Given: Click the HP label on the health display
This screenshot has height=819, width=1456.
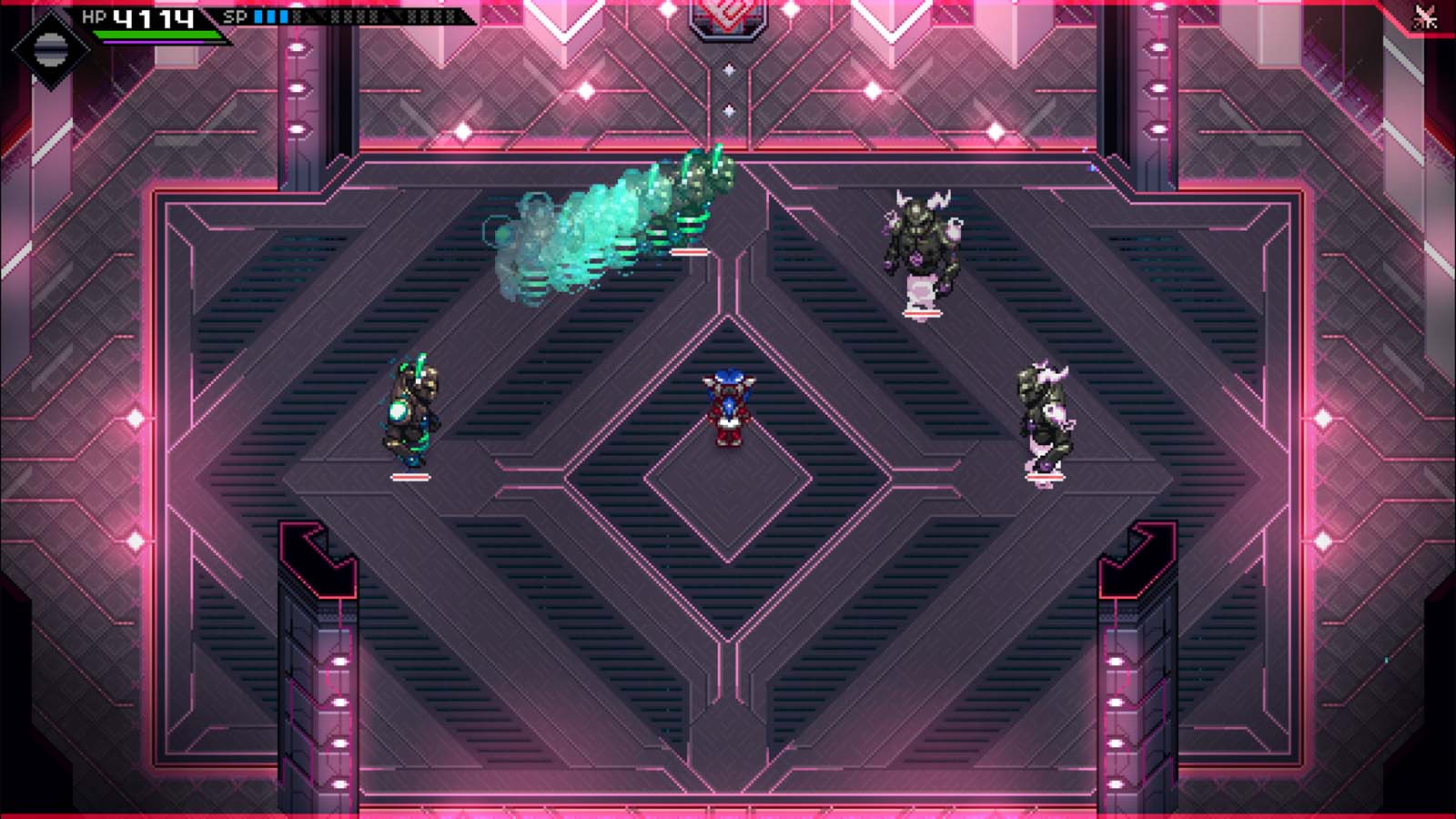Looking at the screenshot, I should tap(95, 15).
